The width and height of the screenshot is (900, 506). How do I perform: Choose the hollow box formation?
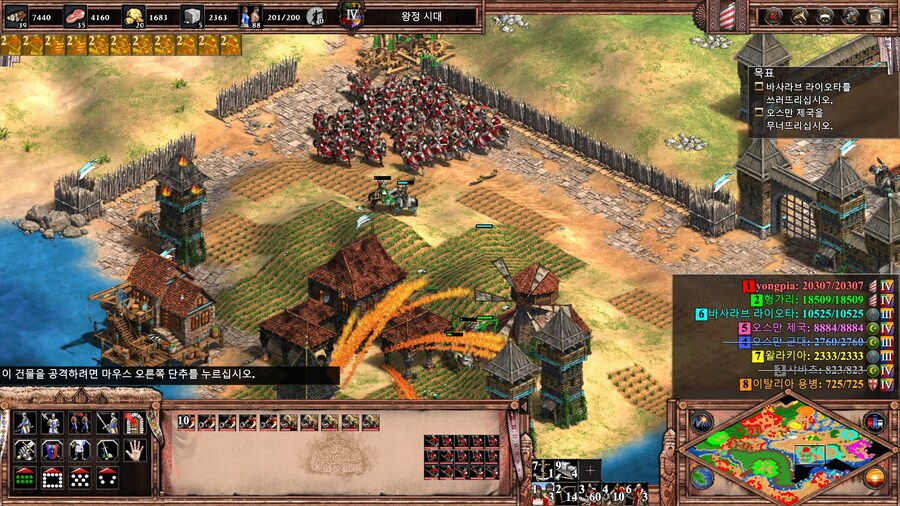point(52,478)
